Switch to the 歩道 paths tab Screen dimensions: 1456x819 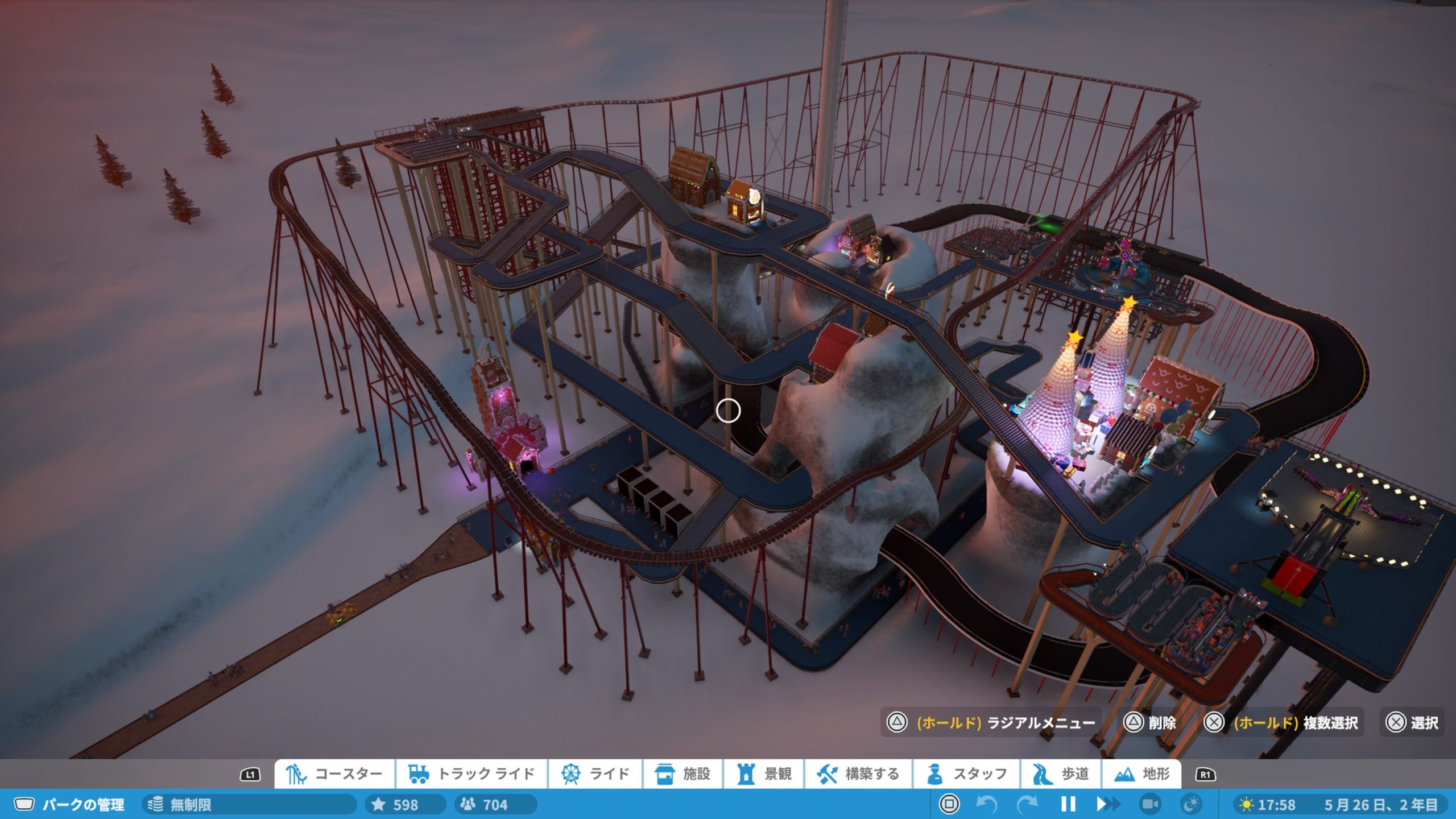pos(1061,774)
